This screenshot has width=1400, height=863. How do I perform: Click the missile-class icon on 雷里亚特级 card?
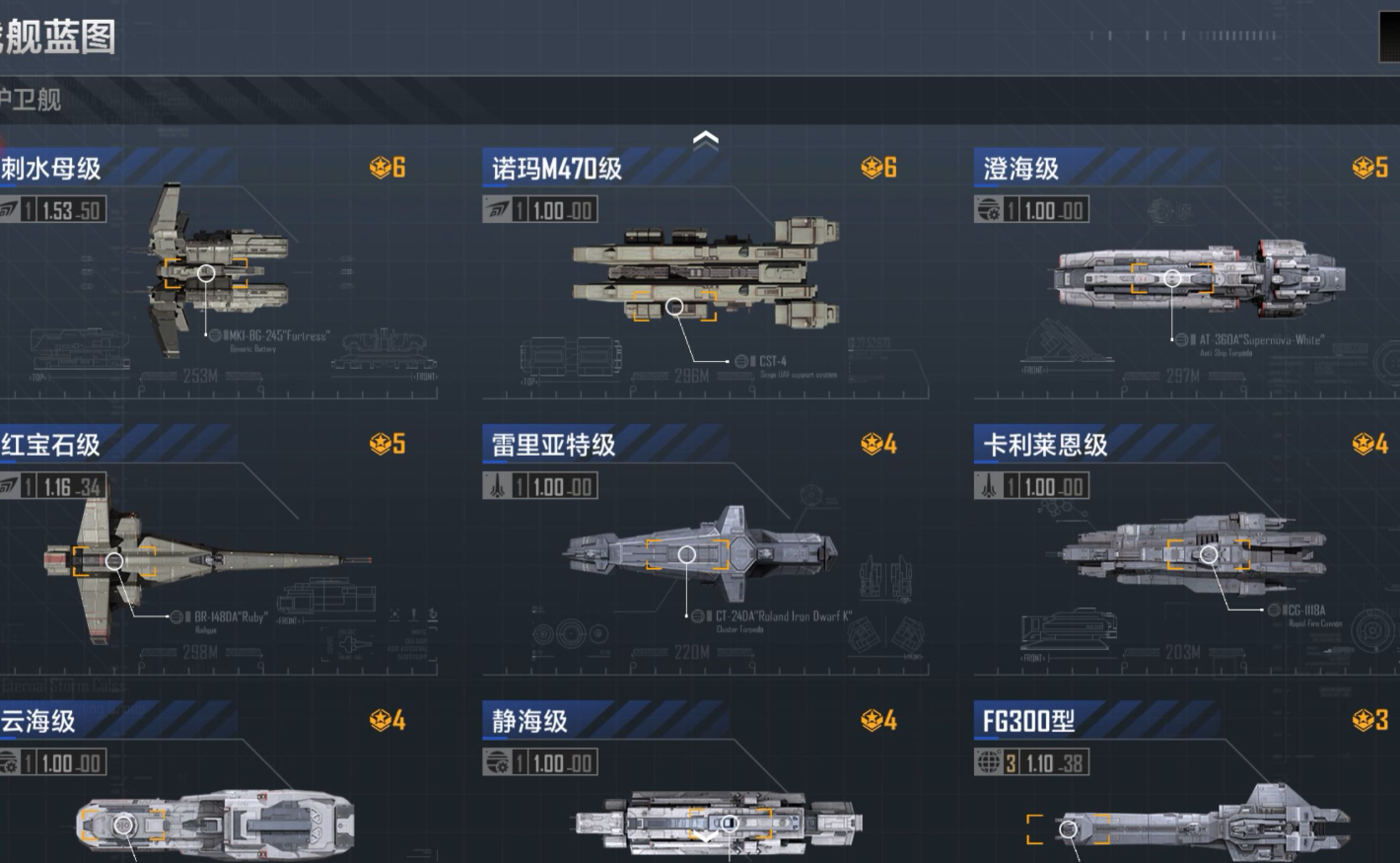pyautogui.click(x=498, y=485)
